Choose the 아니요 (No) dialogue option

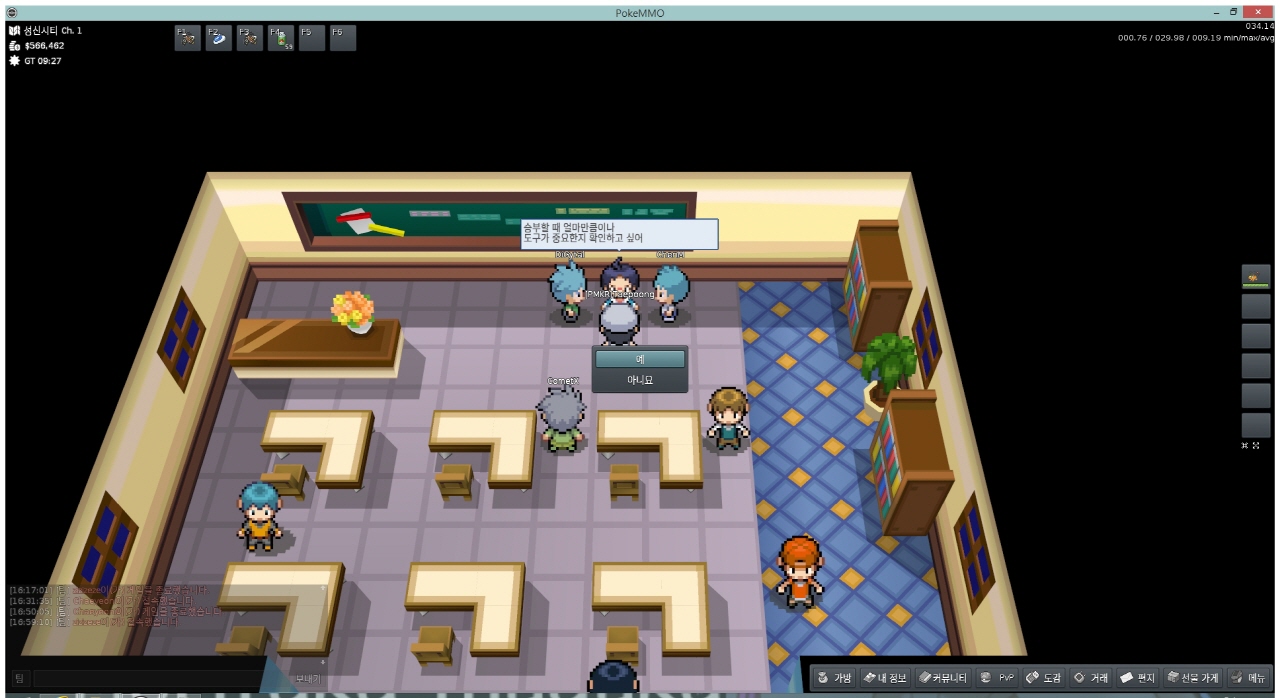coord(640,380)
